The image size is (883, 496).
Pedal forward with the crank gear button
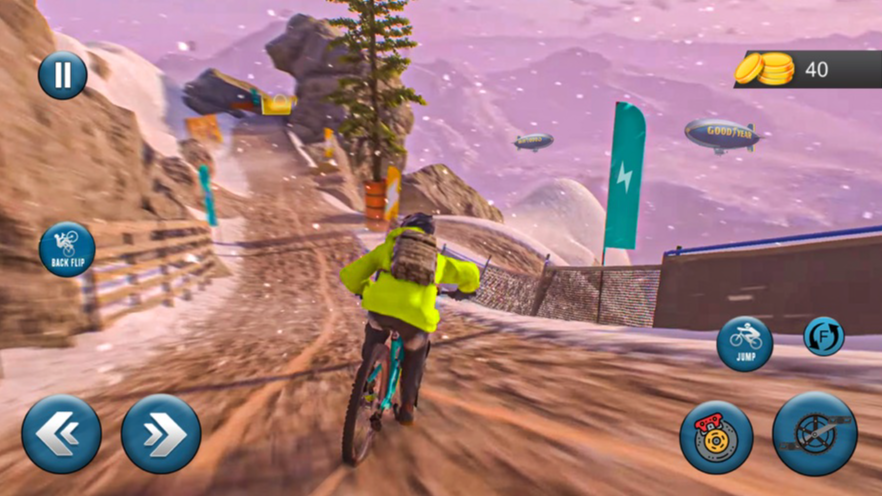814,434
